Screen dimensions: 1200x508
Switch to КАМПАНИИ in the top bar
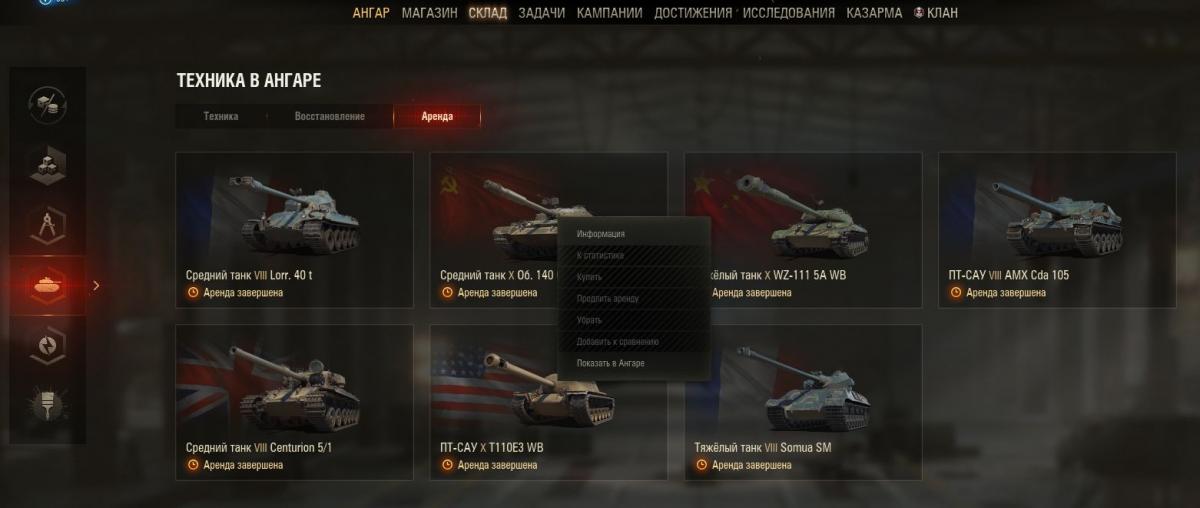coord(609,13)
